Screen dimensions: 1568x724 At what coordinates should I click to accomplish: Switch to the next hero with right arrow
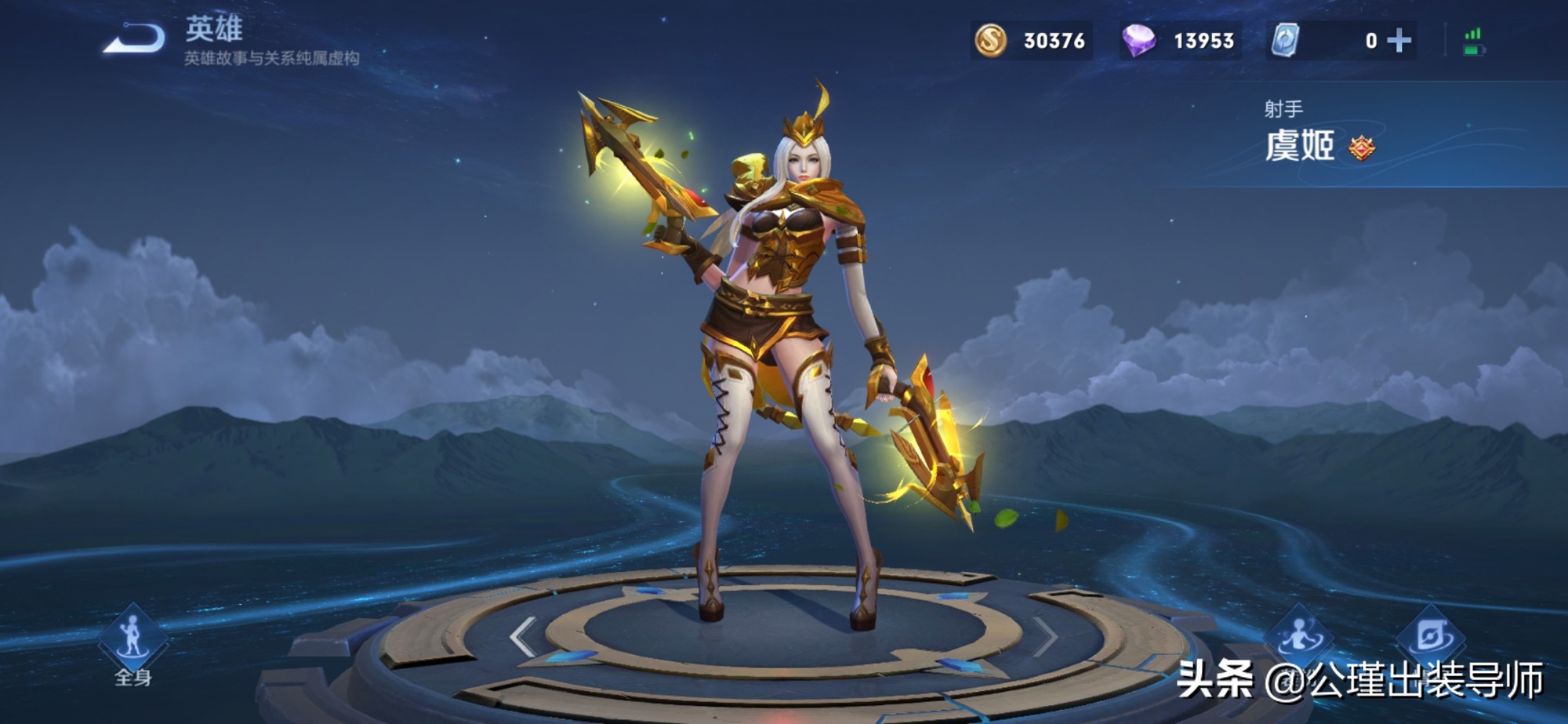tap(1045, 635)
